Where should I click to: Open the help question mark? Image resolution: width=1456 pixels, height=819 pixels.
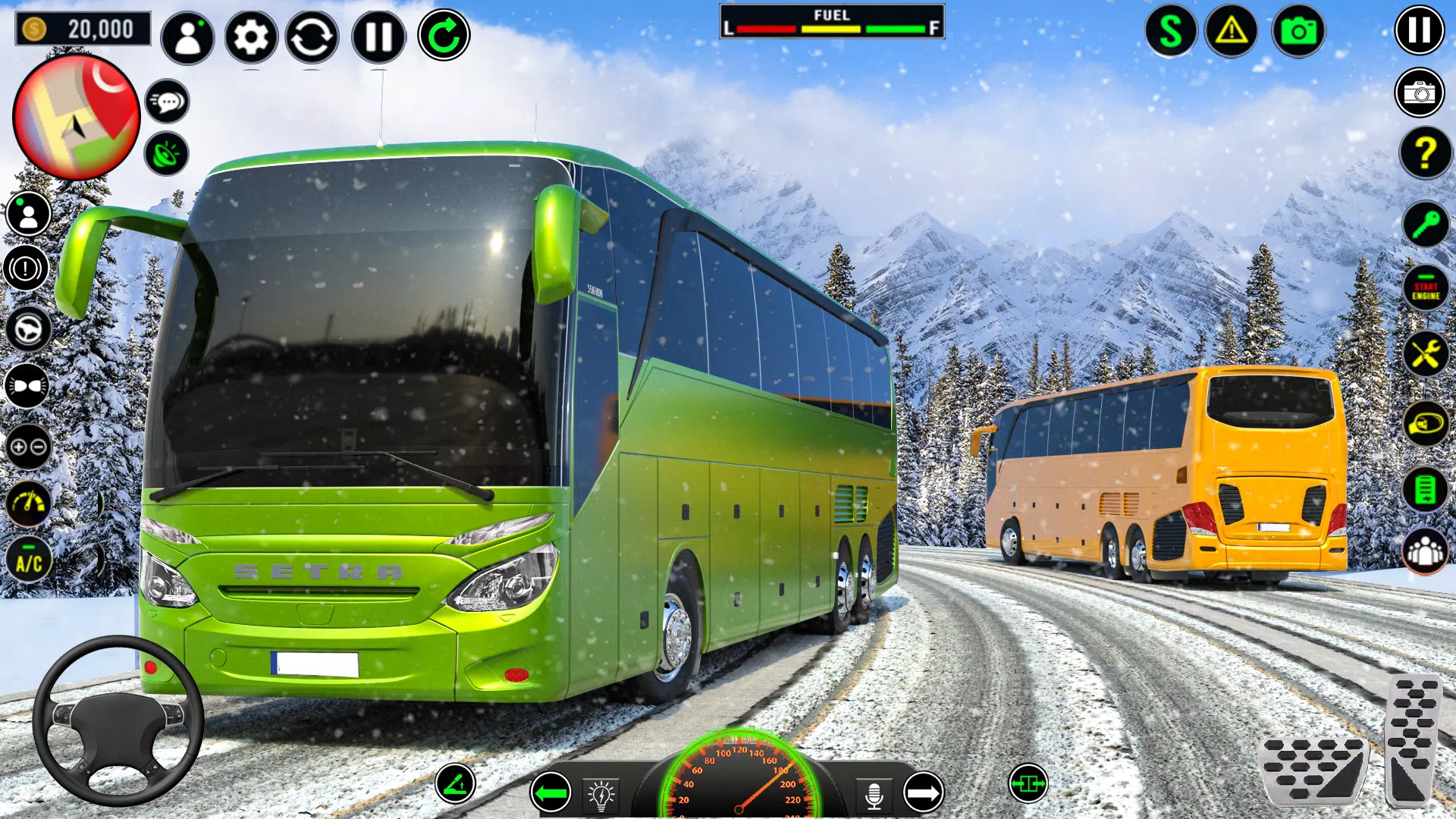tap(1426, 154)
